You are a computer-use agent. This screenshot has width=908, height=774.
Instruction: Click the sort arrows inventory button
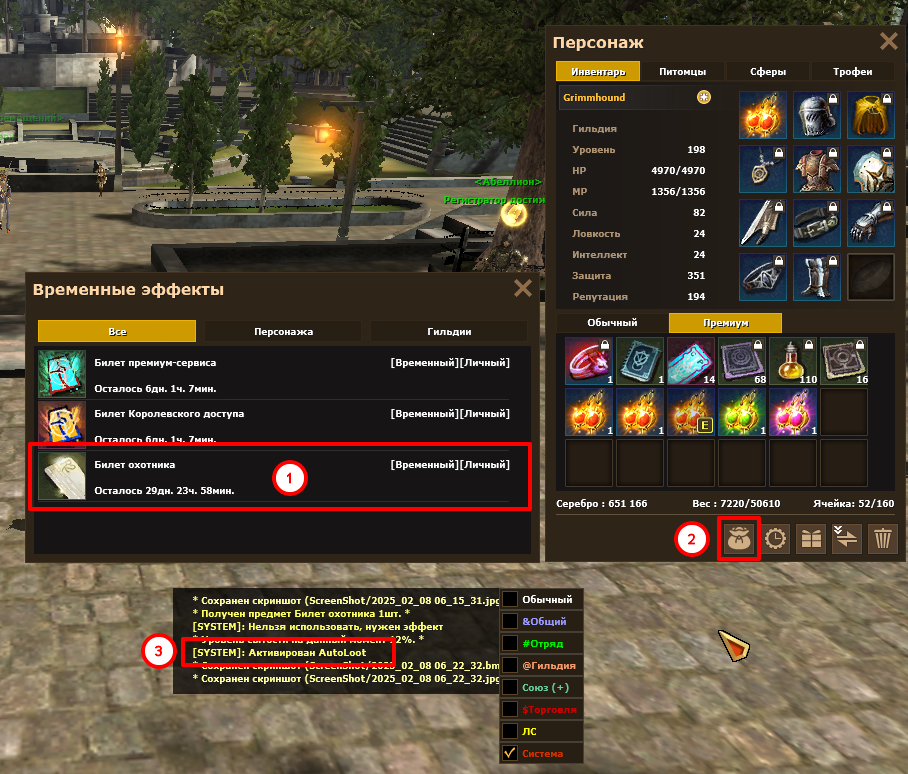pos(846,540)
